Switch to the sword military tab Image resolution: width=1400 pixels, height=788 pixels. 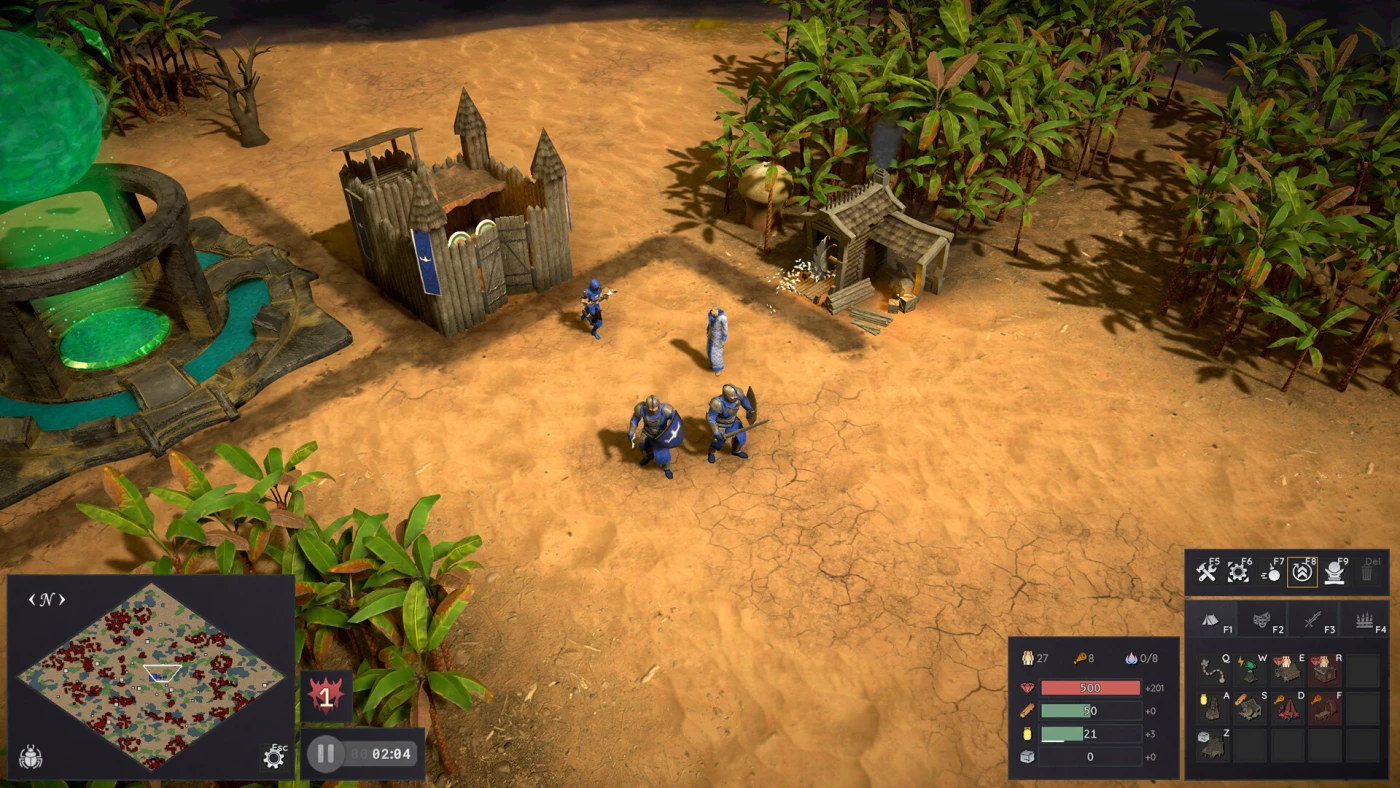click(x=1314, y=622)
